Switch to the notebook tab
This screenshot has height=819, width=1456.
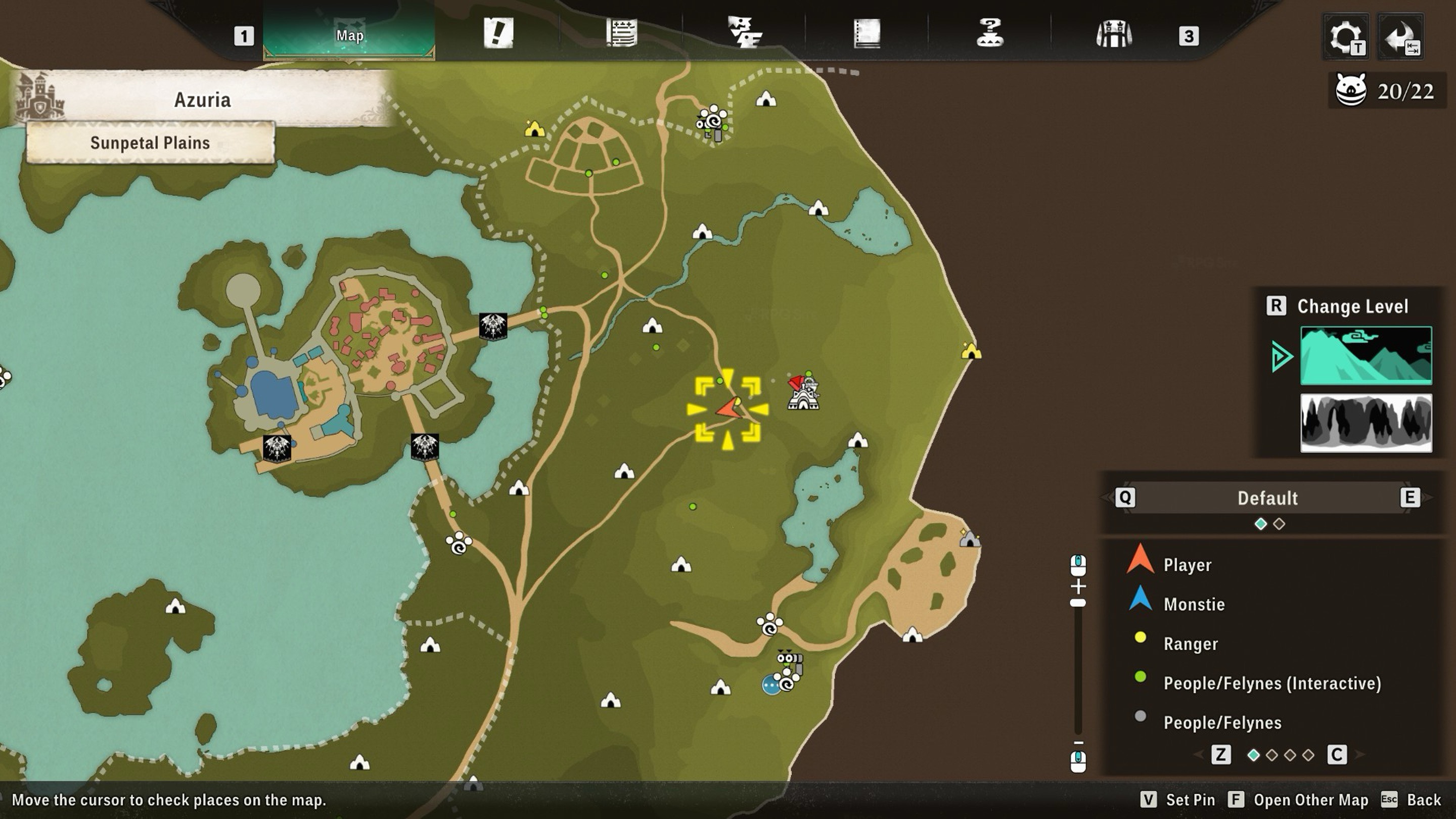click(867, 34)
